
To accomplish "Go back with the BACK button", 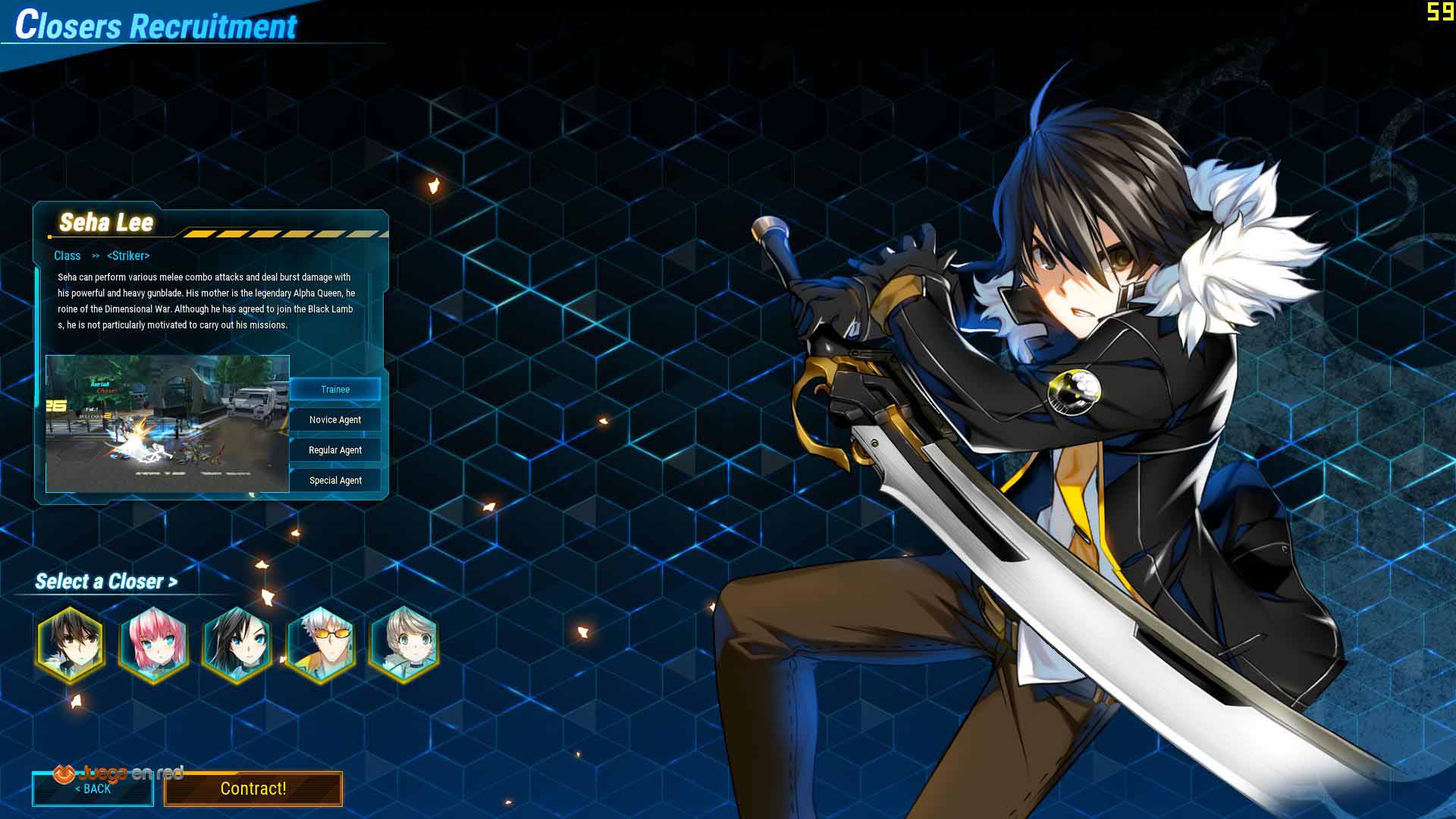I will 93,789.
